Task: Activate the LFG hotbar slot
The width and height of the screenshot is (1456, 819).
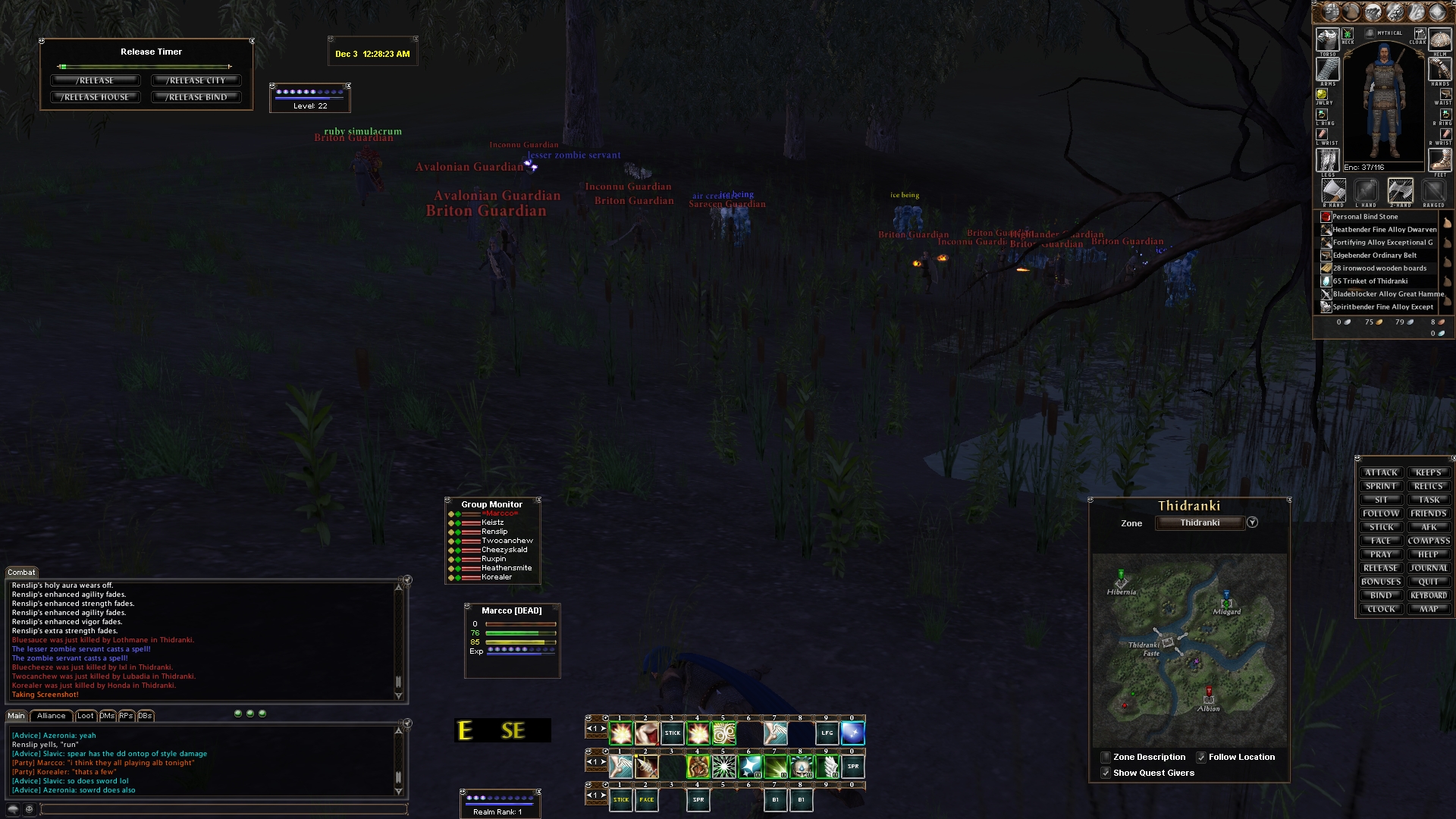Action: click(x=827, y=733)
